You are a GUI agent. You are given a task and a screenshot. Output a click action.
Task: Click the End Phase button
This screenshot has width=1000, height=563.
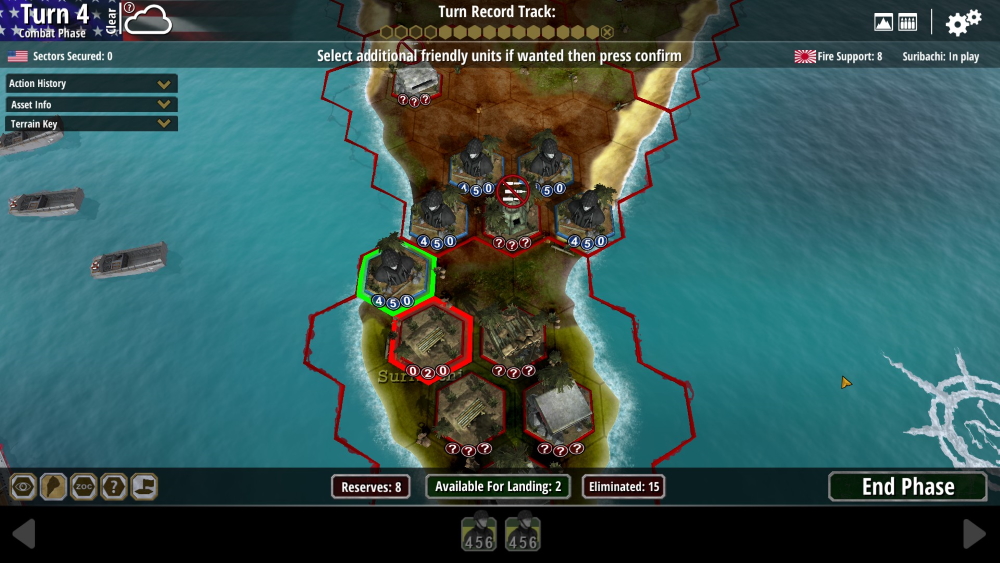(907, 487)
